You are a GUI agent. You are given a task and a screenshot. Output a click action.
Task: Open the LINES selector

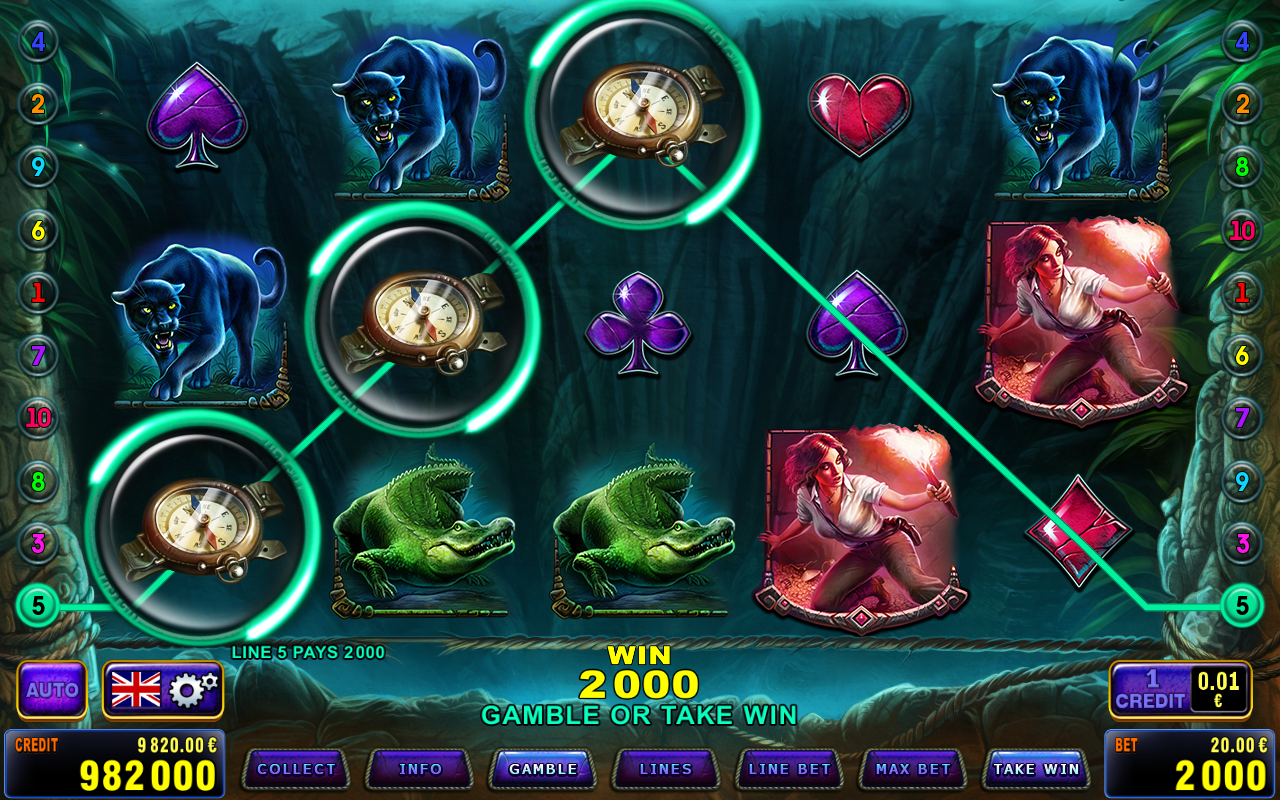[x=665, y=769]
